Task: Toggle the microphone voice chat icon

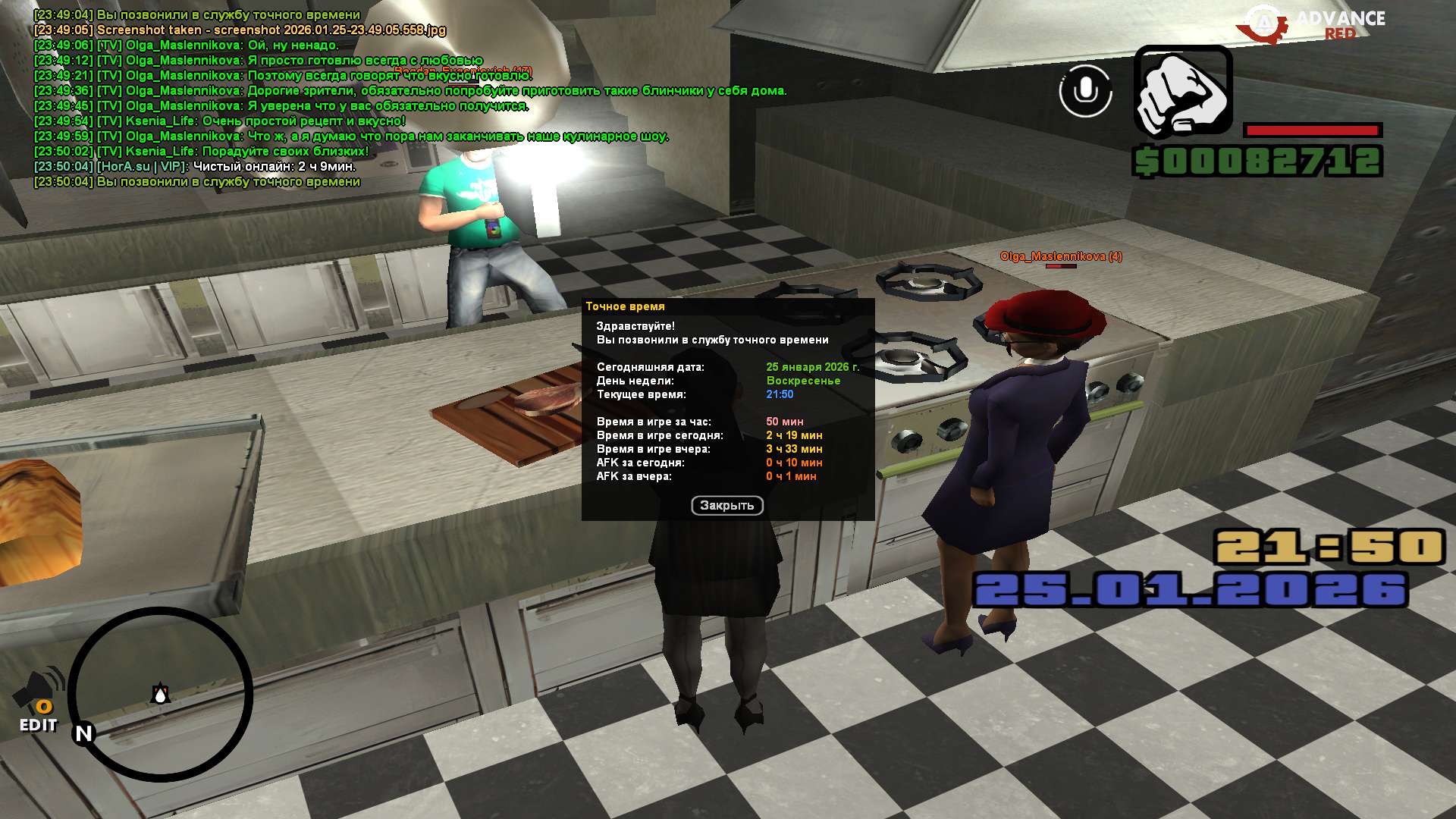Action: [x=1085, y=91]
